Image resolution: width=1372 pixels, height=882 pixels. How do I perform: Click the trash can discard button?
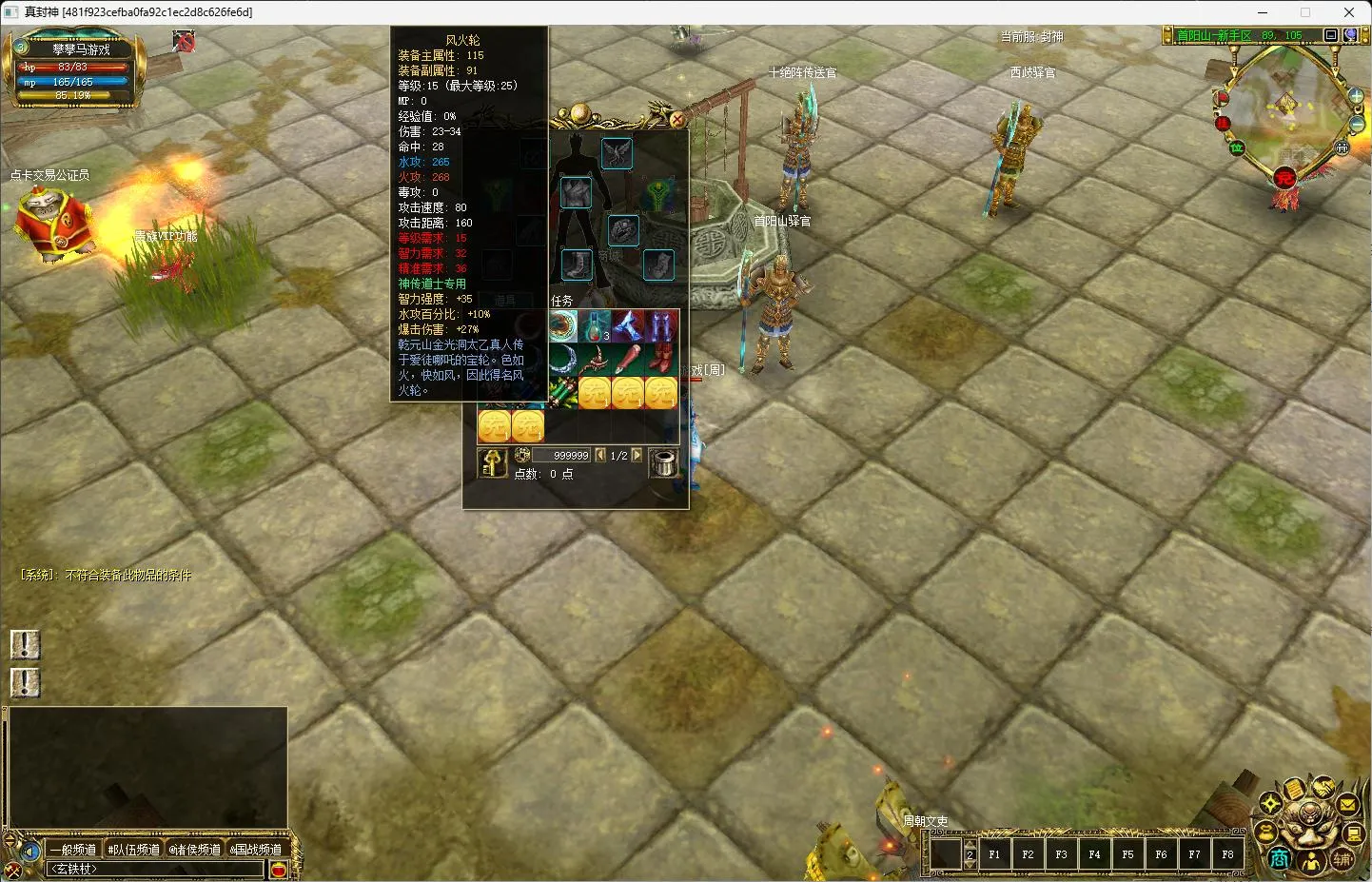pos(663,462)
